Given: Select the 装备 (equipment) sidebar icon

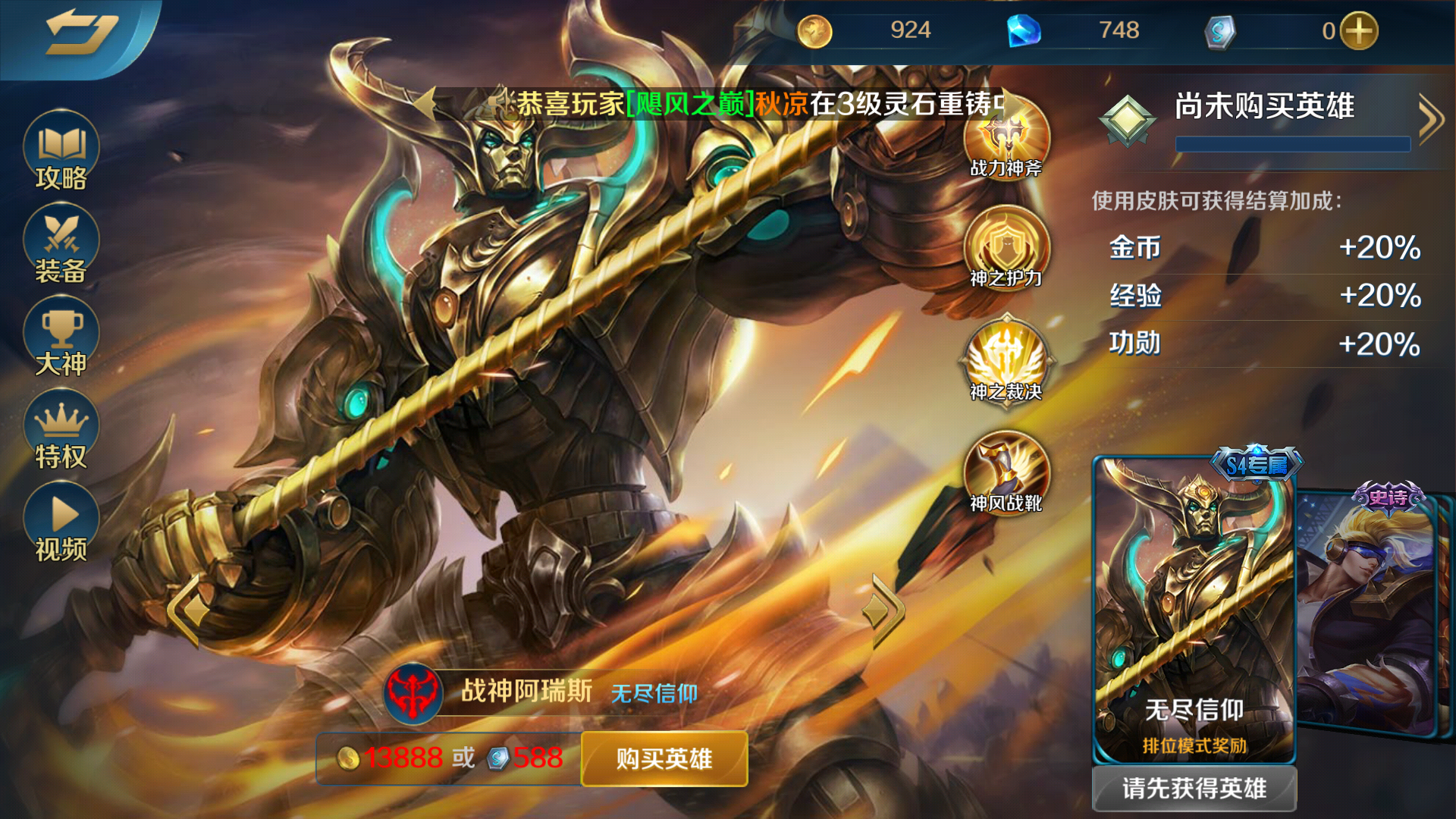Looking at the screenshot, I should (x=60, y=243).
